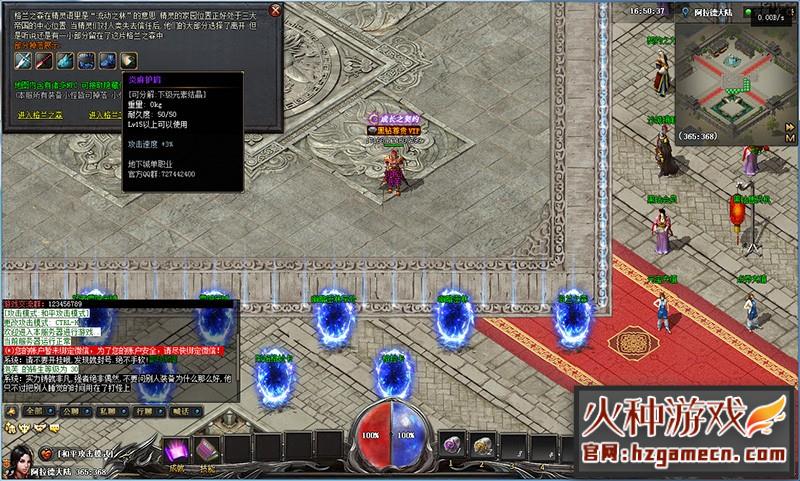Select the gold arrow armor drop icon

click(x=128, y=59)
